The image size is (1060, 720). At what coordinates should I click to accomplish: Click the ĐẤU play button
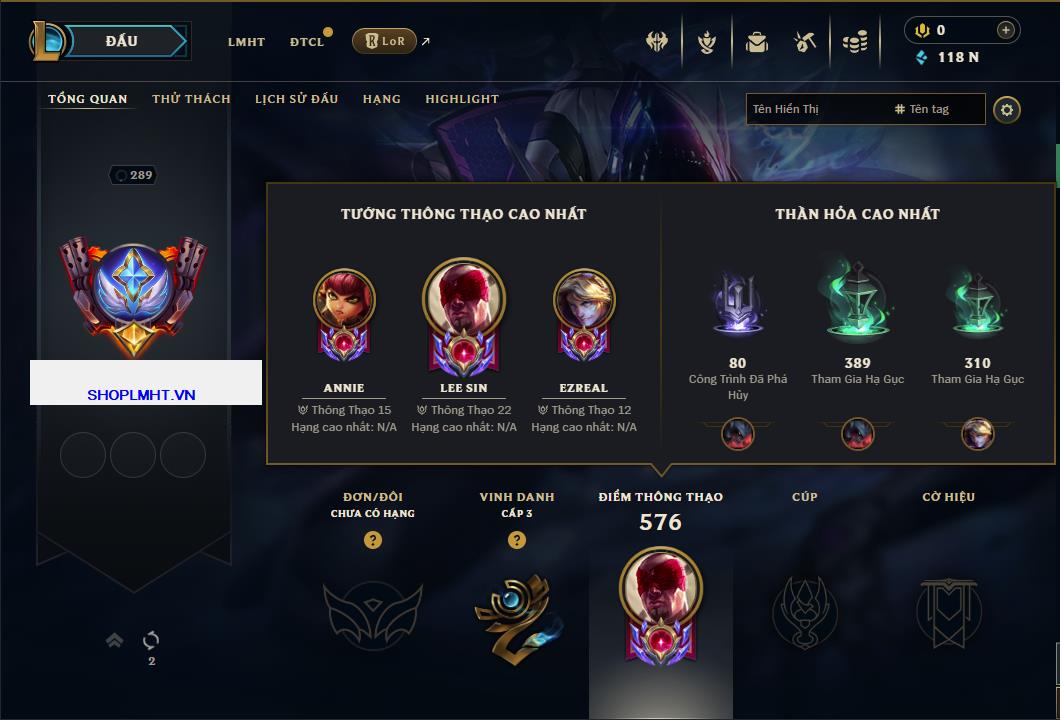pos(121,41)
